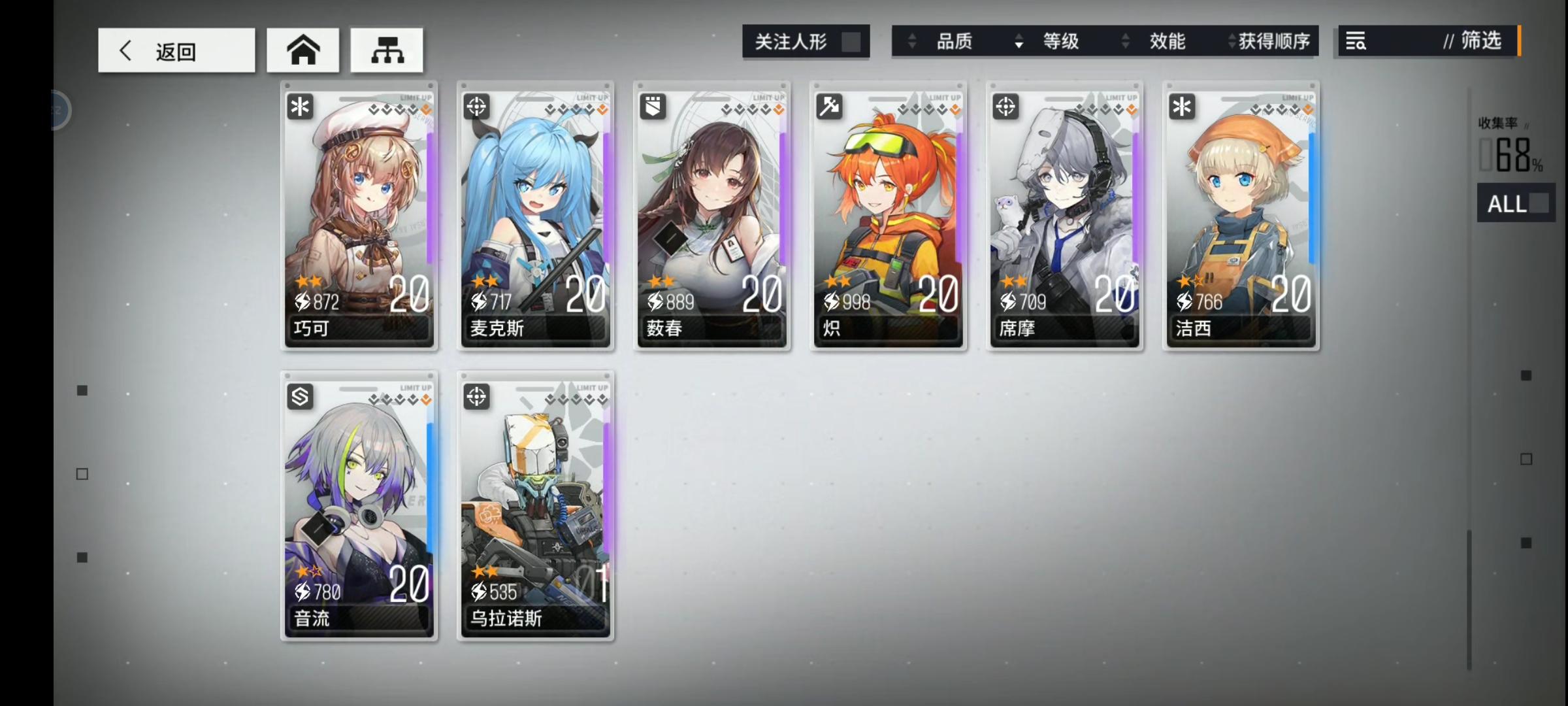This screenshot has width=1568, height=706.
Task: Select Warrior class icon on 炽's card
Action: pyautogui.click(x=828, y=107)
